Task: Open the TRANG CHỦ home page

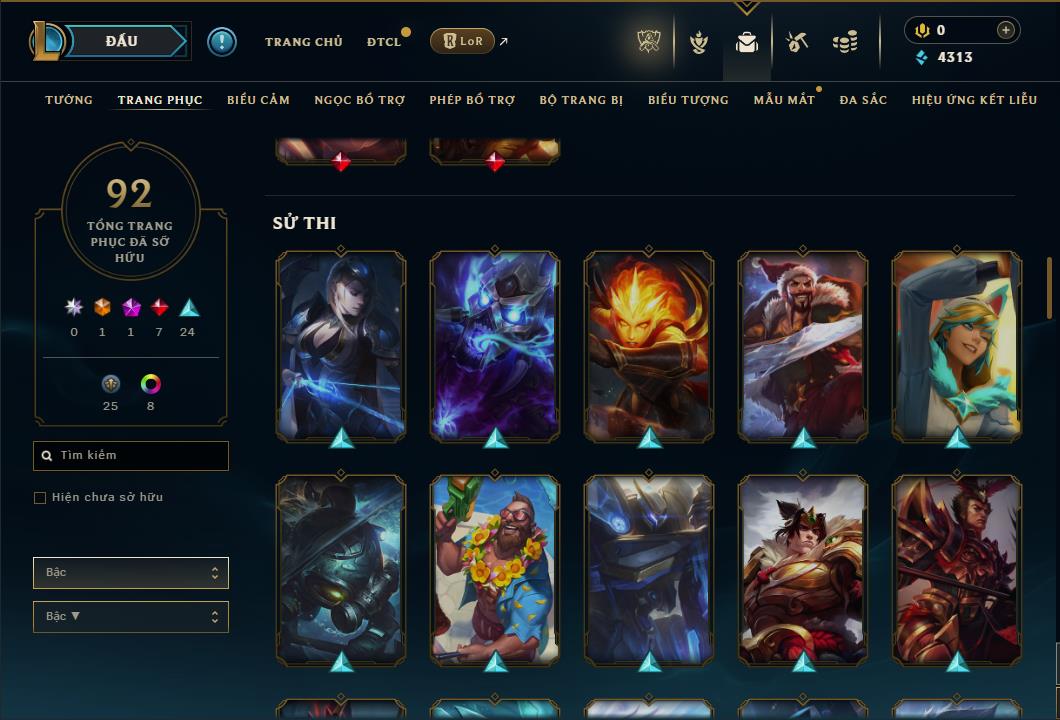Action: 303,42
